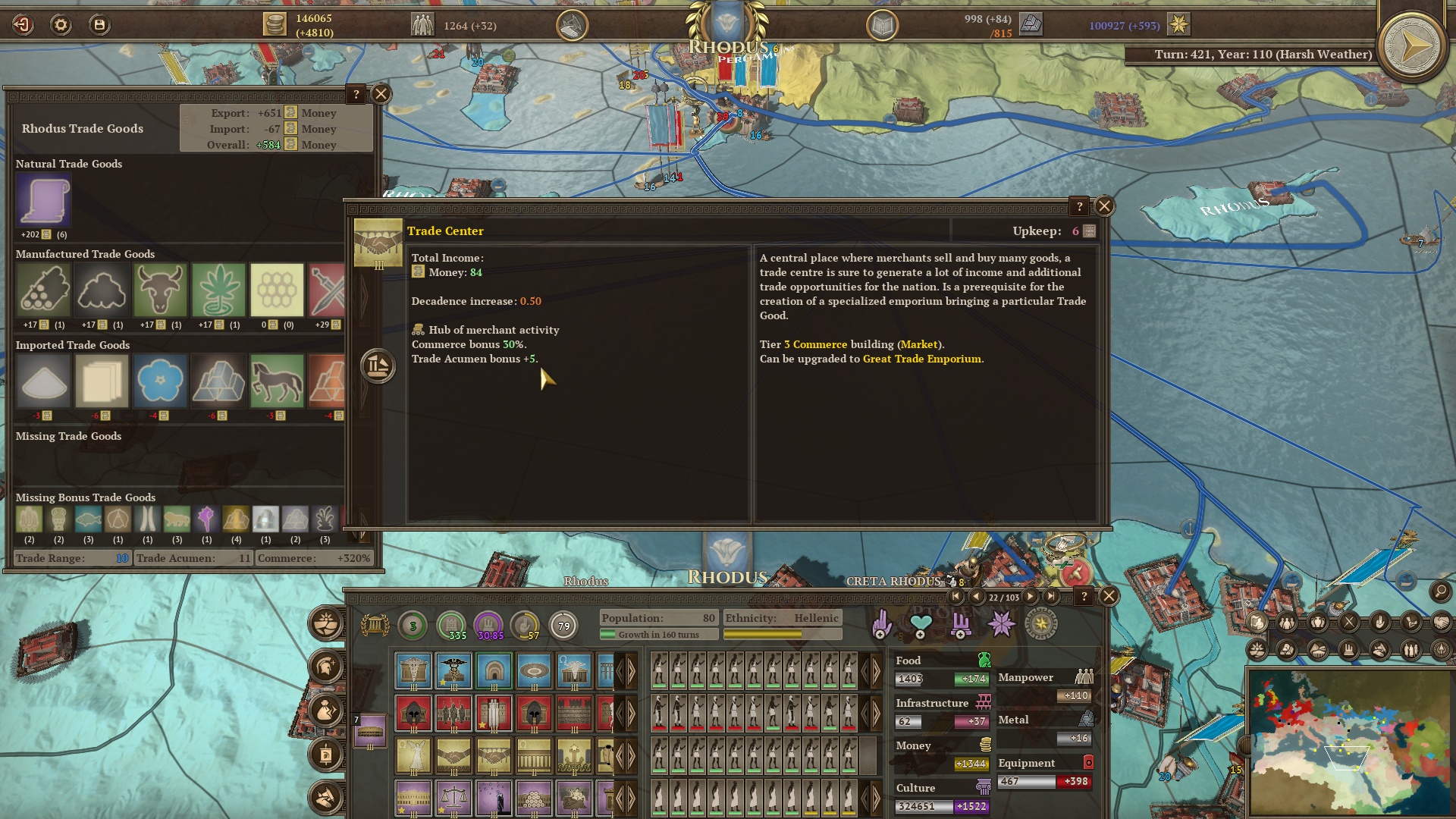
Task: Jump to the last region in list
Action: click(1051, 597)
